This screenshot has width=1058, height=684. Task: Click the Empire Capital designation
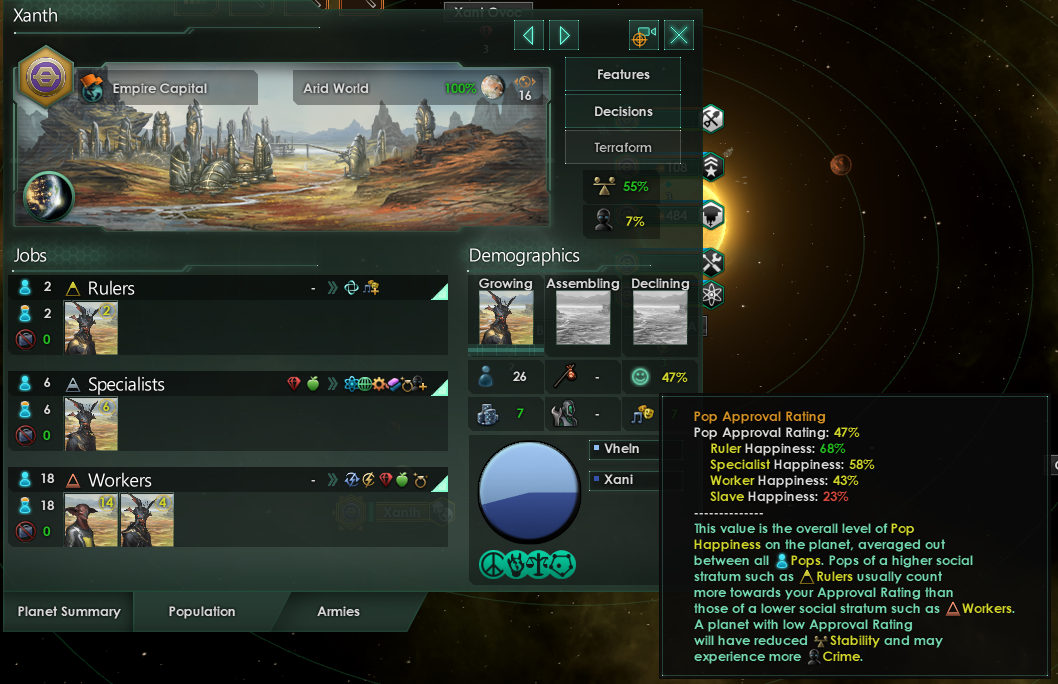160,88
